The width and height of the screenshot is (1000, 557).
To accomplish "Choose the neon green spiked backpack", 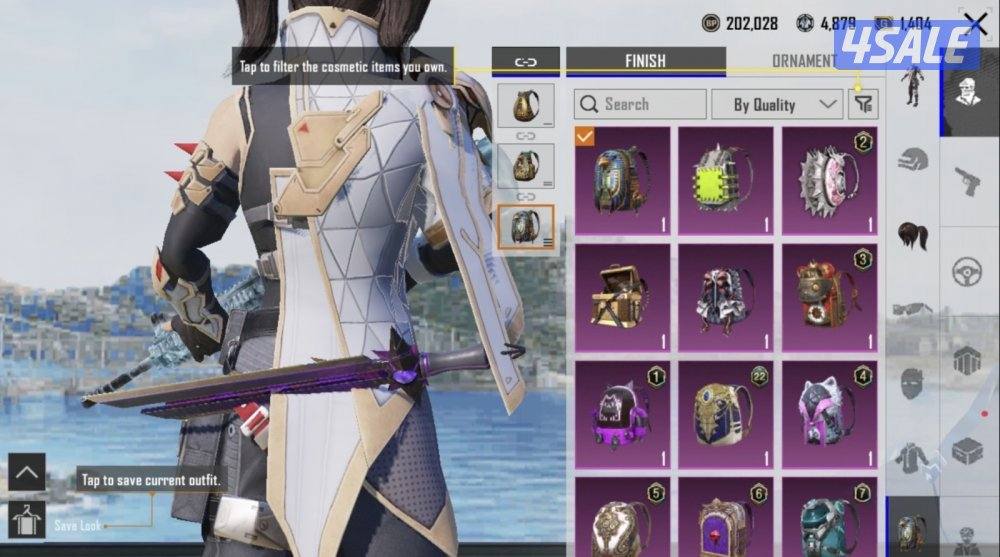I will coord(726,180).
